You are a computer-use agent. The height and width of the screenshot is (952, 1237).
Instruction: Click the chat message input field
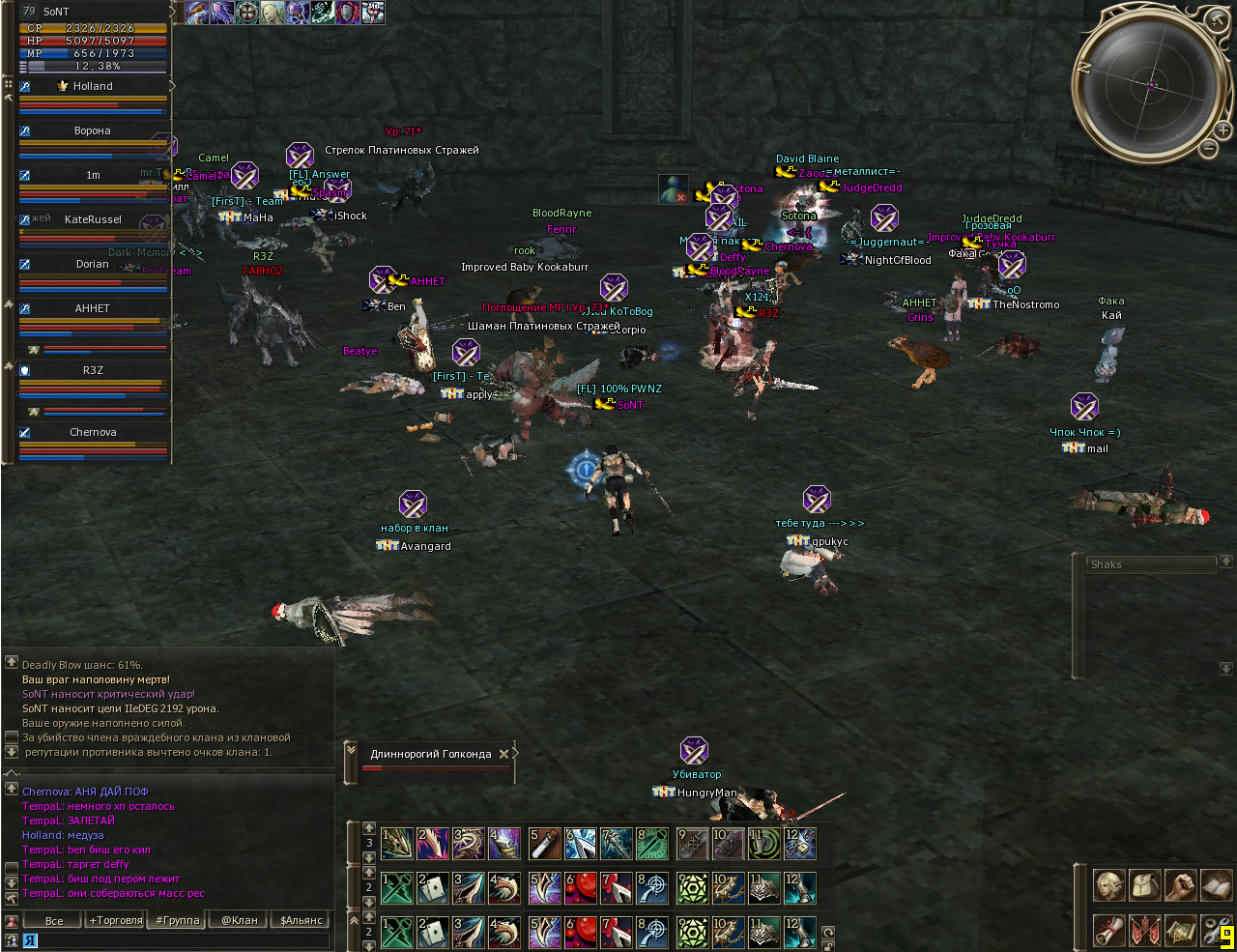click(184, 939)
